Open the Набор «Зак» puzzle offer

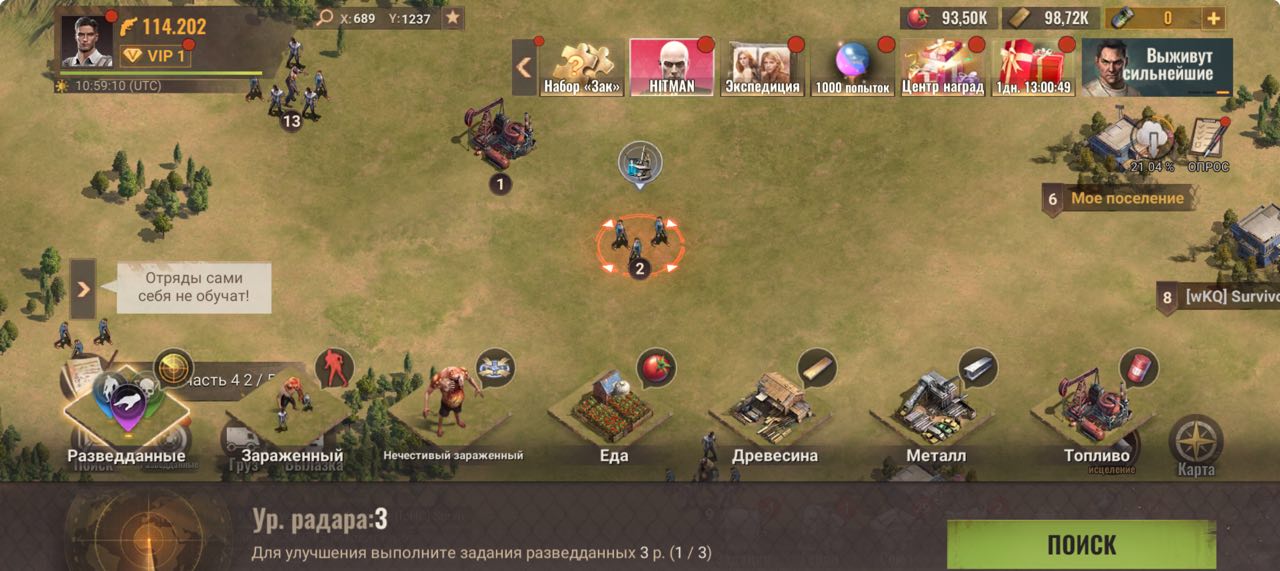581,67
